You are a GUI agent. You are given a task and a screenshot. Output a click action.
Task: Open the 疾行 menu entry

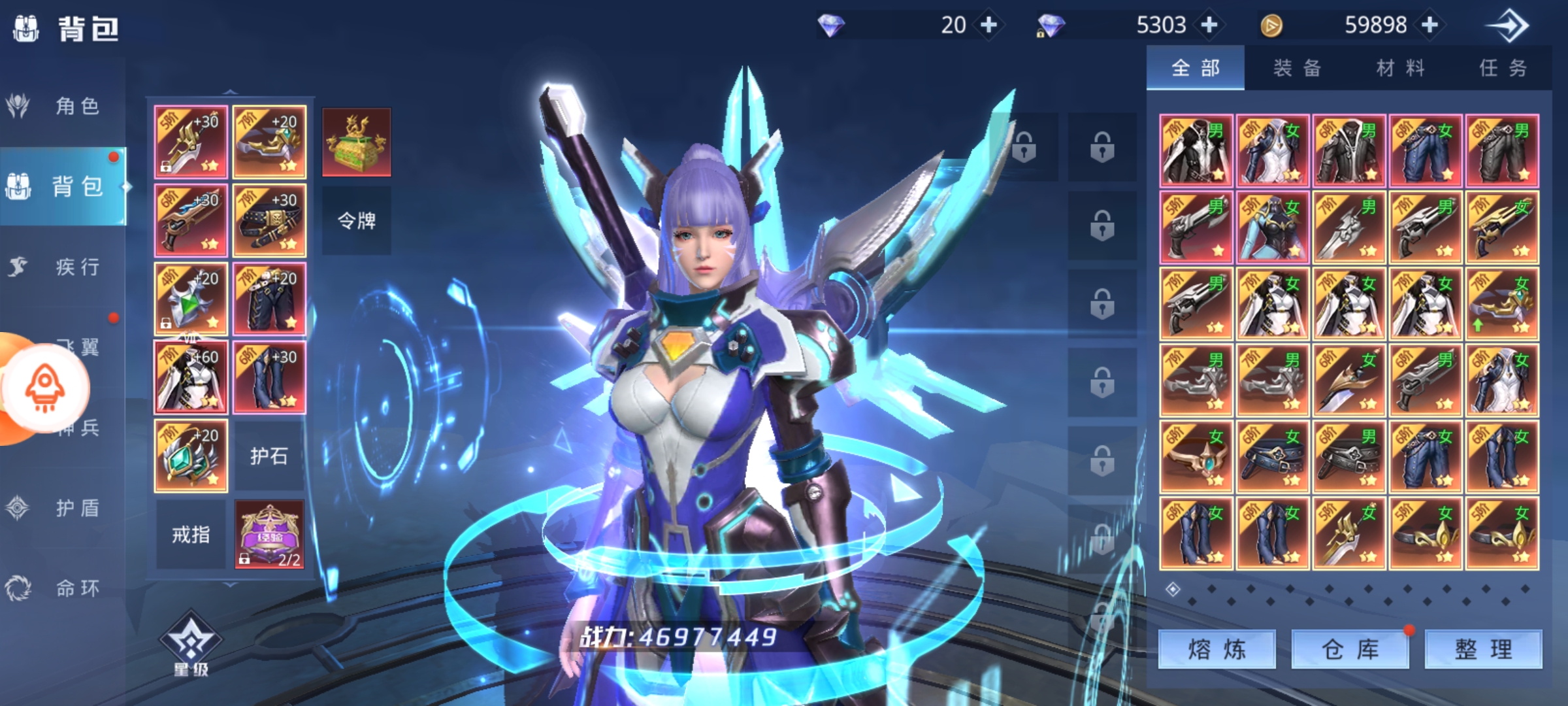(62, 267)
